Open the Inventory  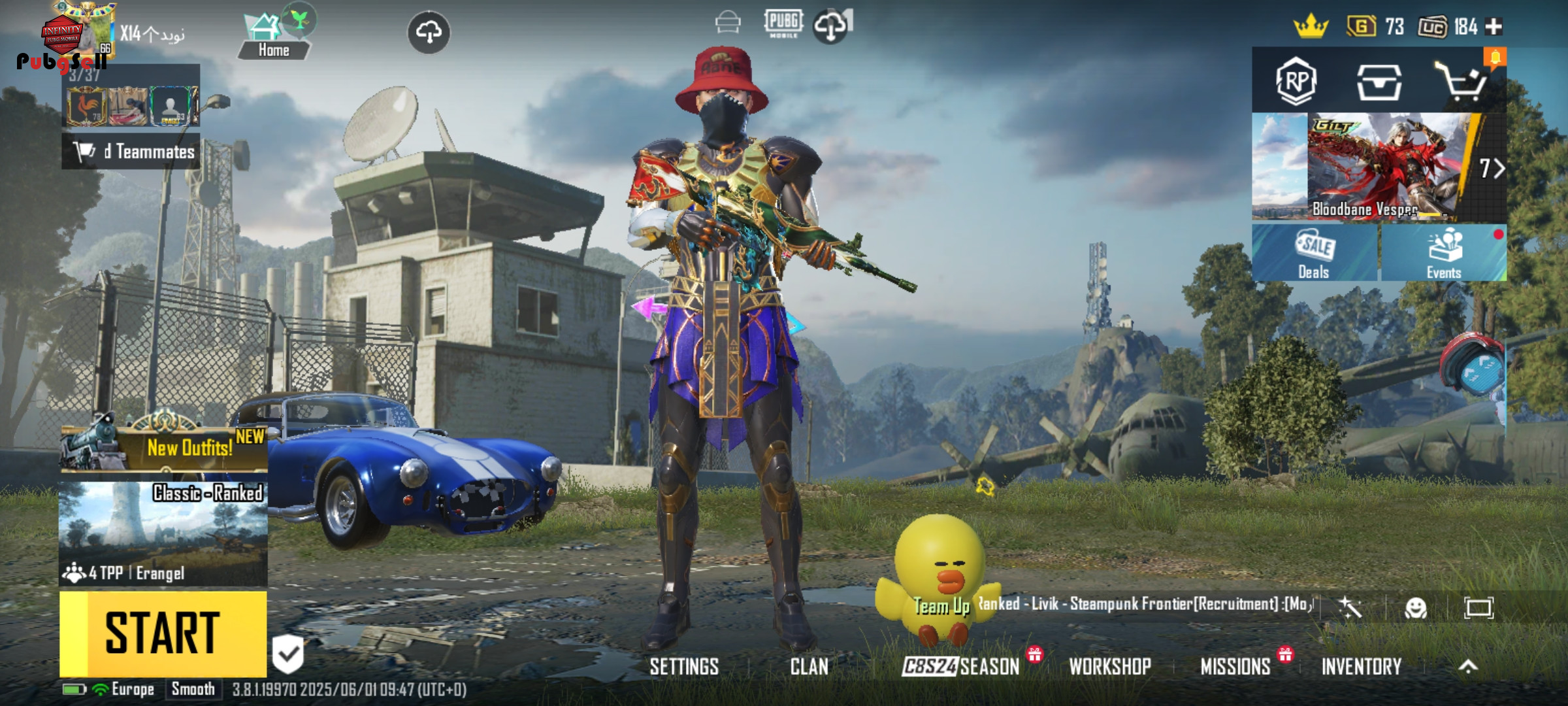tap(1362, 666)
